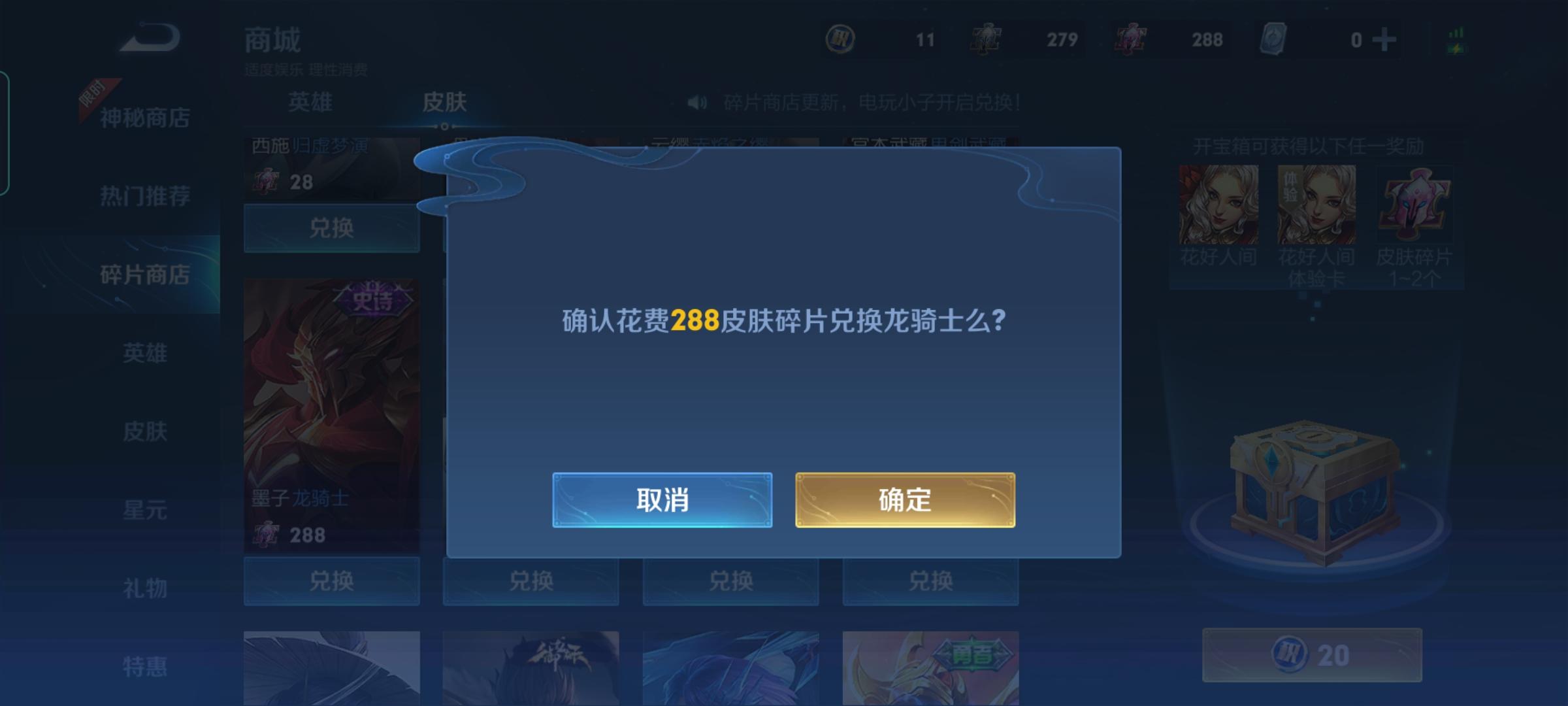Open the 神秘商店 section

tap(145, 118)
